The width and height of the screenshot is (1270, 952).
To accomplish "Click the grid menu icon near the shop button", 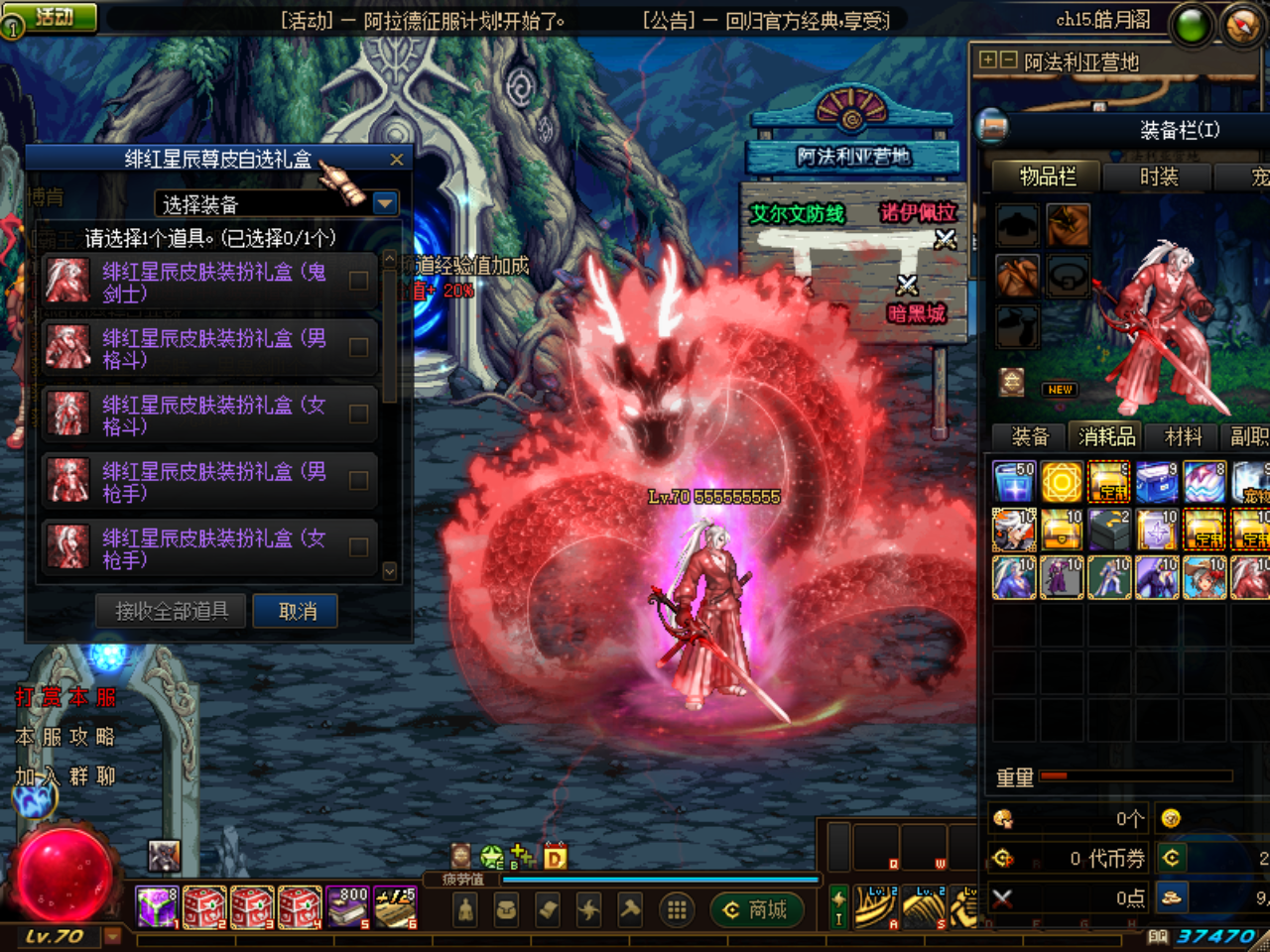I will click(677, 909).
